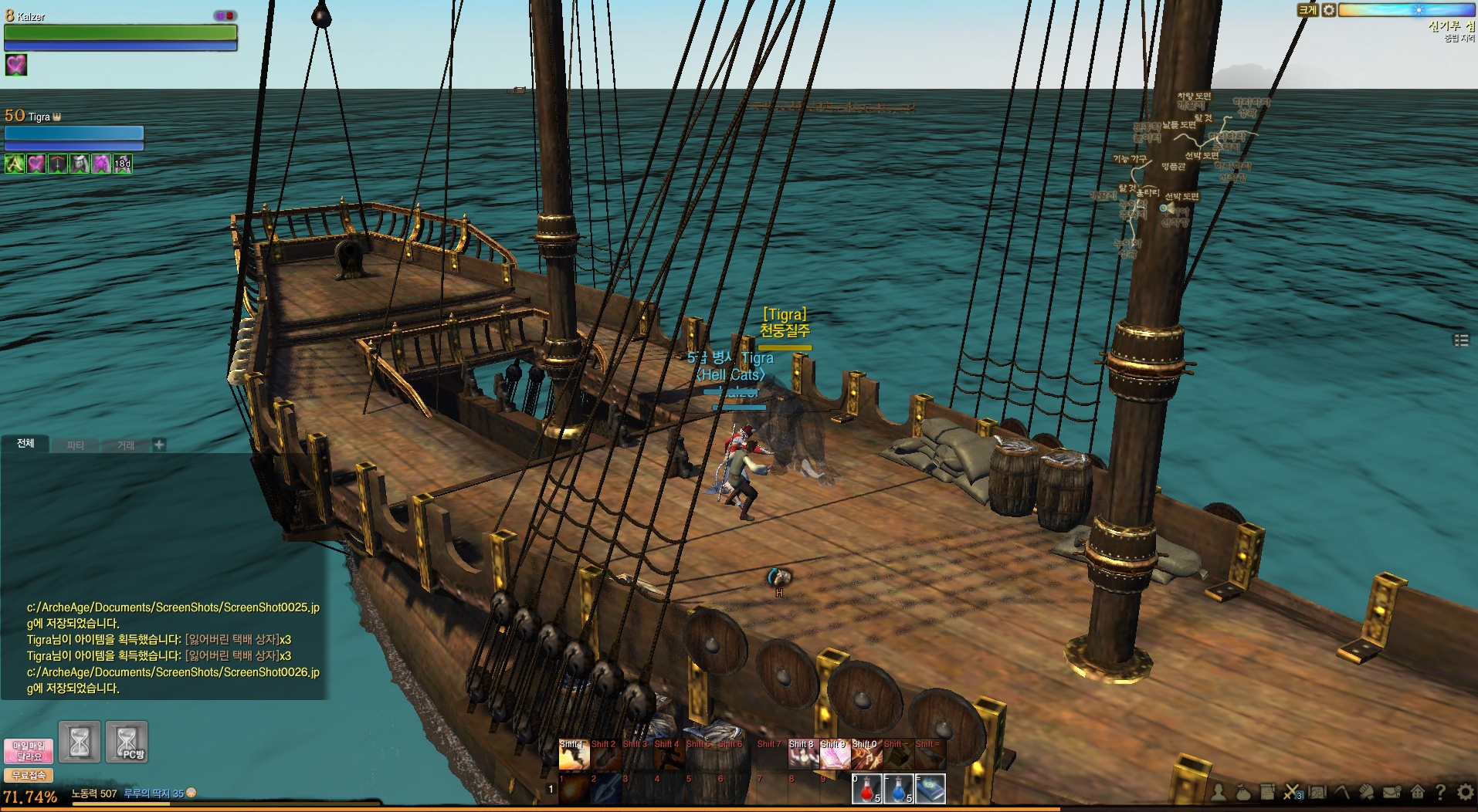Use the blue mana potion slot
The height and width of the screenshot is (812, 1478).
pyautogui.click(x=898, y=789)
